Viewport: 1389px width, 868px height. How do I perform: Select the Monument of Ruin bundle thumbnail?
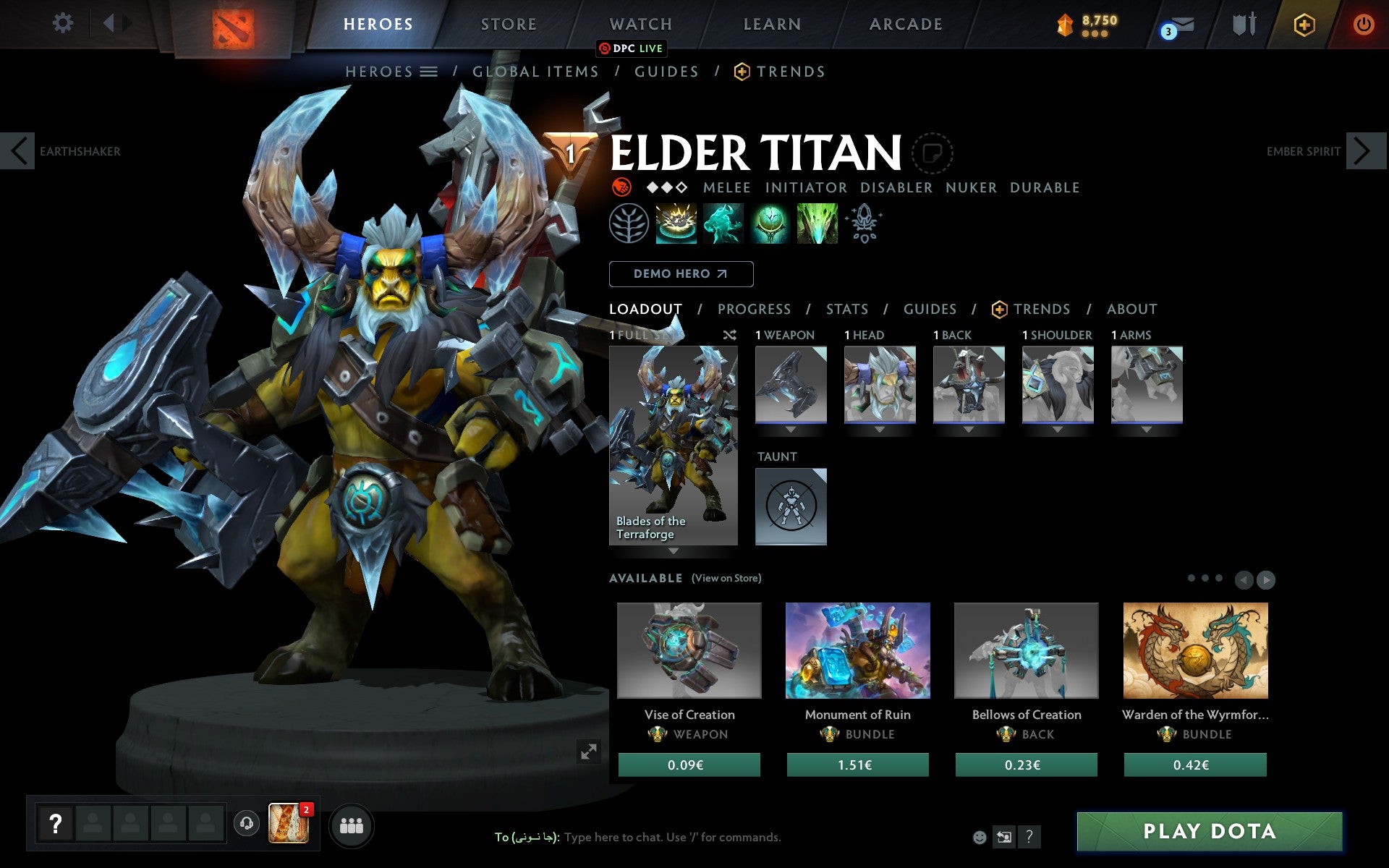857,650
